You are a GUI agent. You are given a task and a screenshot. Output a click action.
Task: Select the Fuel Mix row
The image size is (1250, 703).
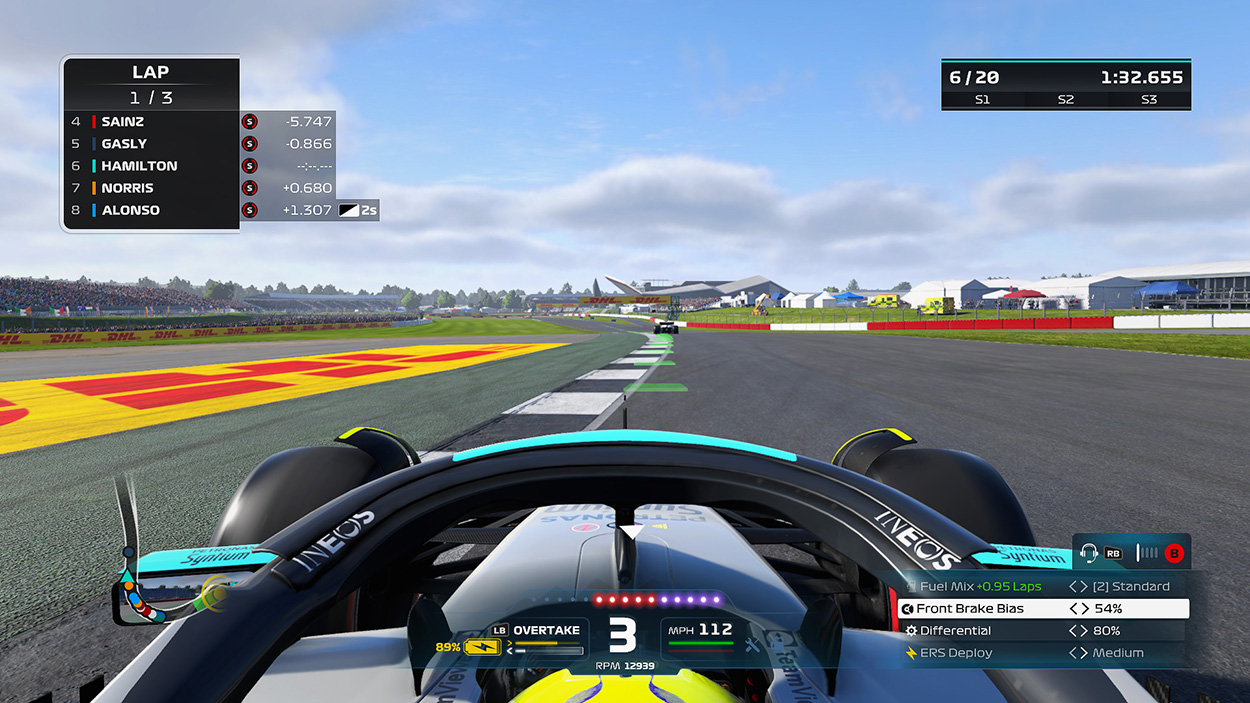click(x=1043, y=587)
